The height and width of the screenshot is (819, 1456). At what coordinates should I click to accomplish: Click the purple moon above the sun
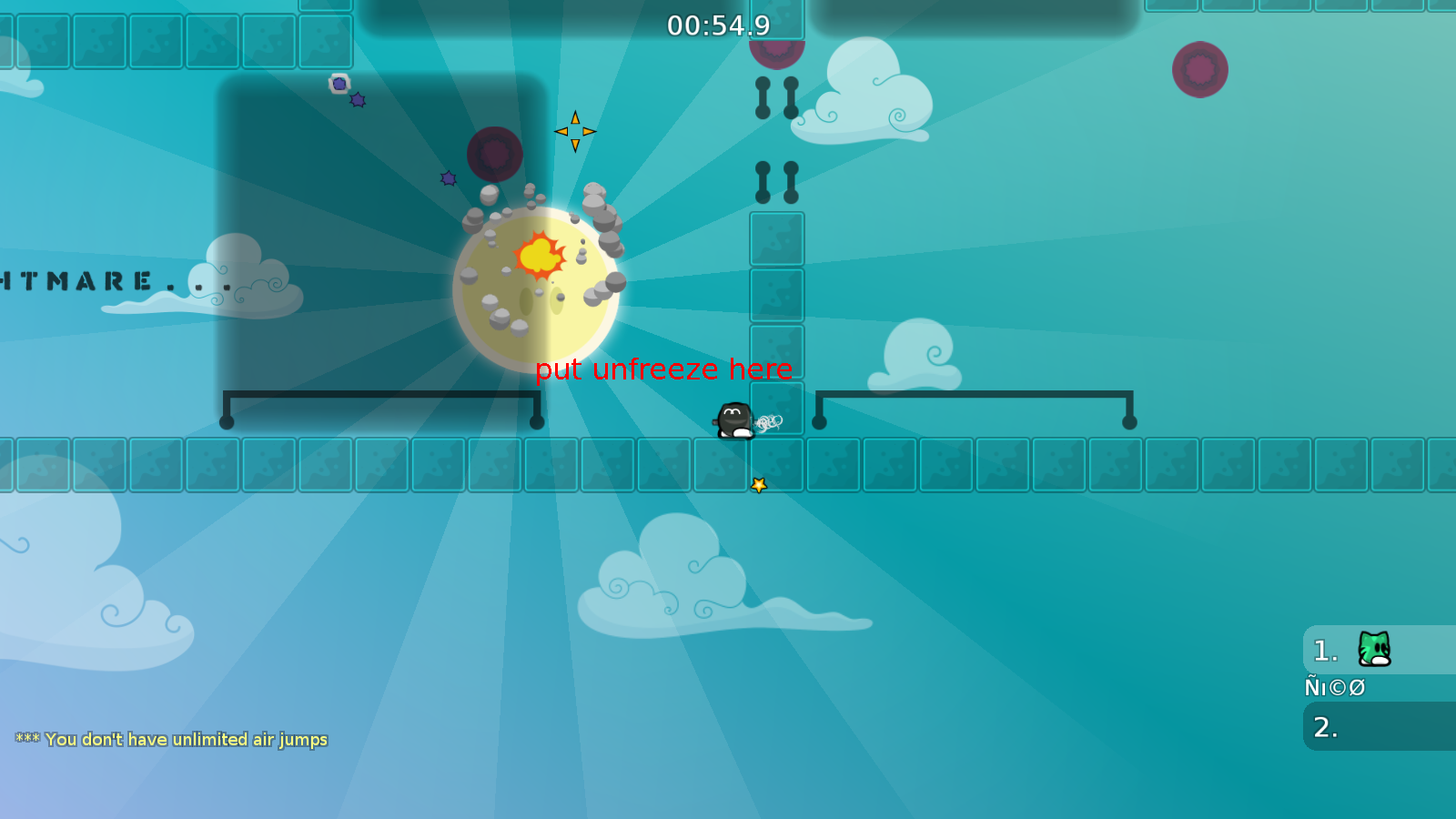pyautogui.click(x=495, y=155)
